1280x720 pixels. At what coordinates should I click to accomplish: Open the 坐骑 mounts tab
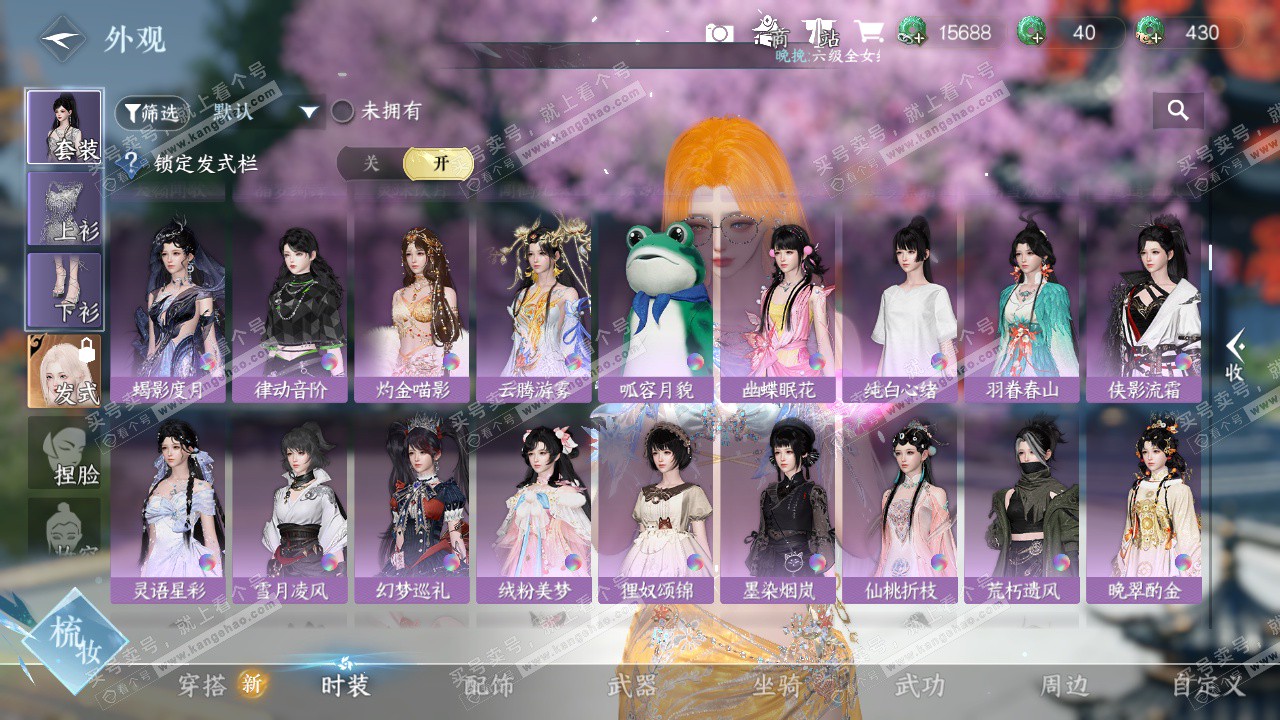point(776,685)
